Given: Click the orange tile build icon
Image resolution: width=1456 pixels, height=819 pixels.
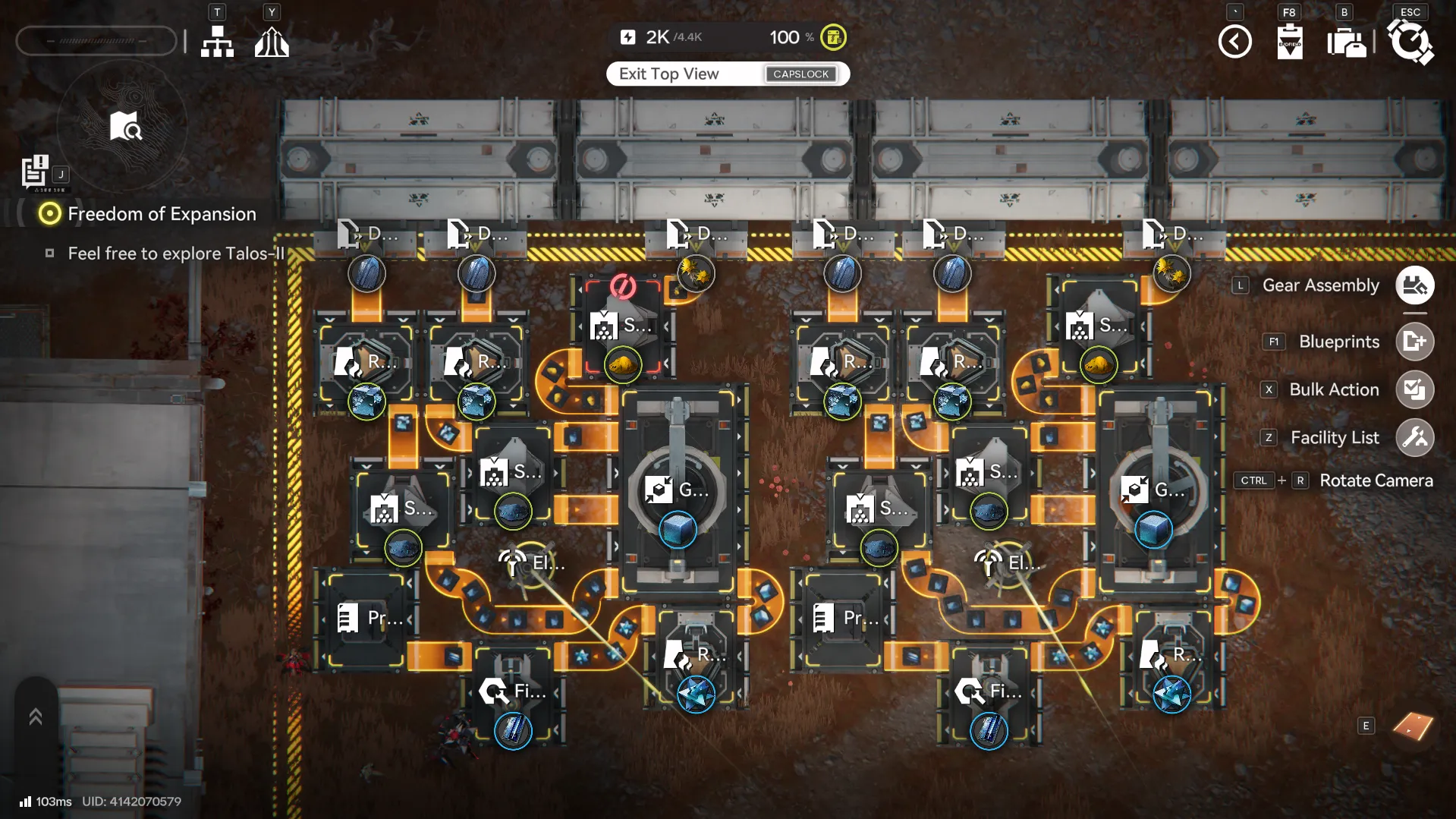Looking at the screenshot, I should [1413, 726].
